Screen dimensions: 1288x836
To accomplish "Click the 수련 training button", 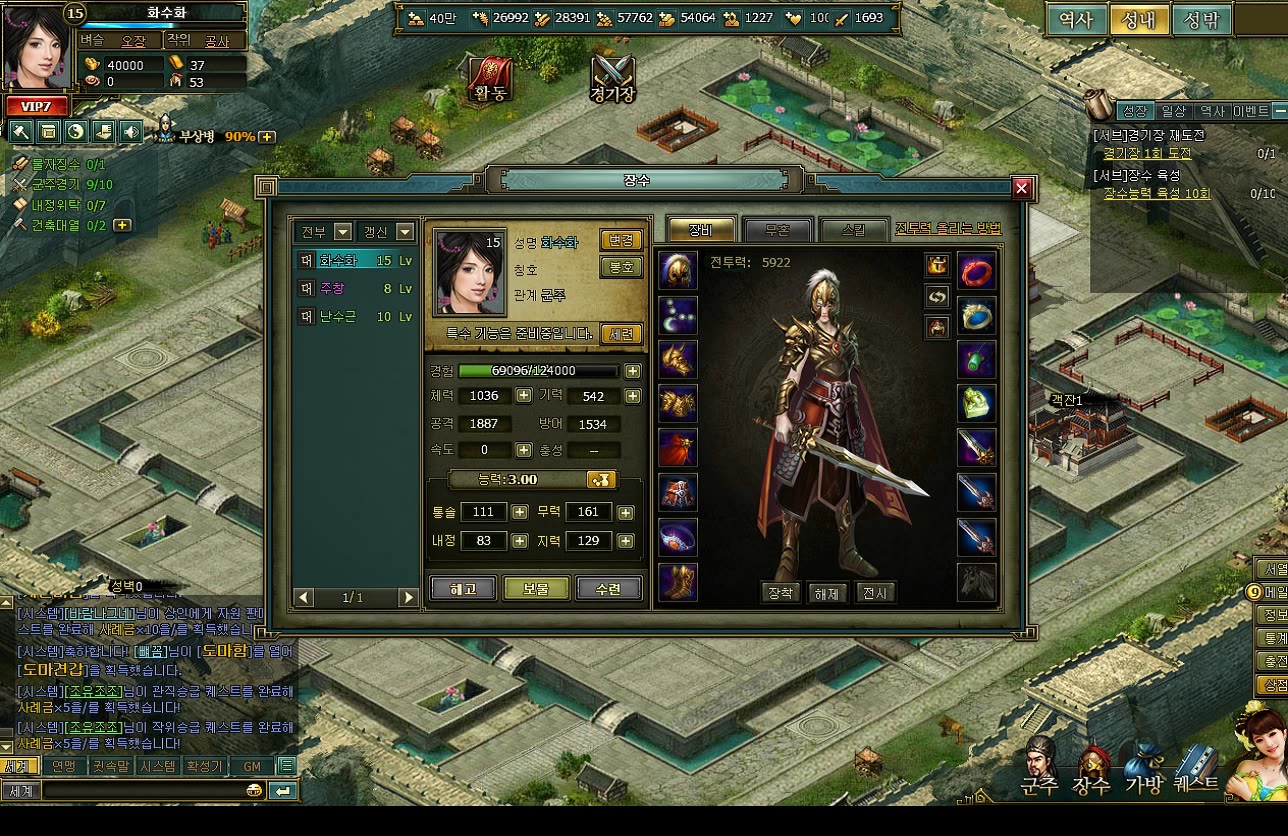I will coord(608,589).
